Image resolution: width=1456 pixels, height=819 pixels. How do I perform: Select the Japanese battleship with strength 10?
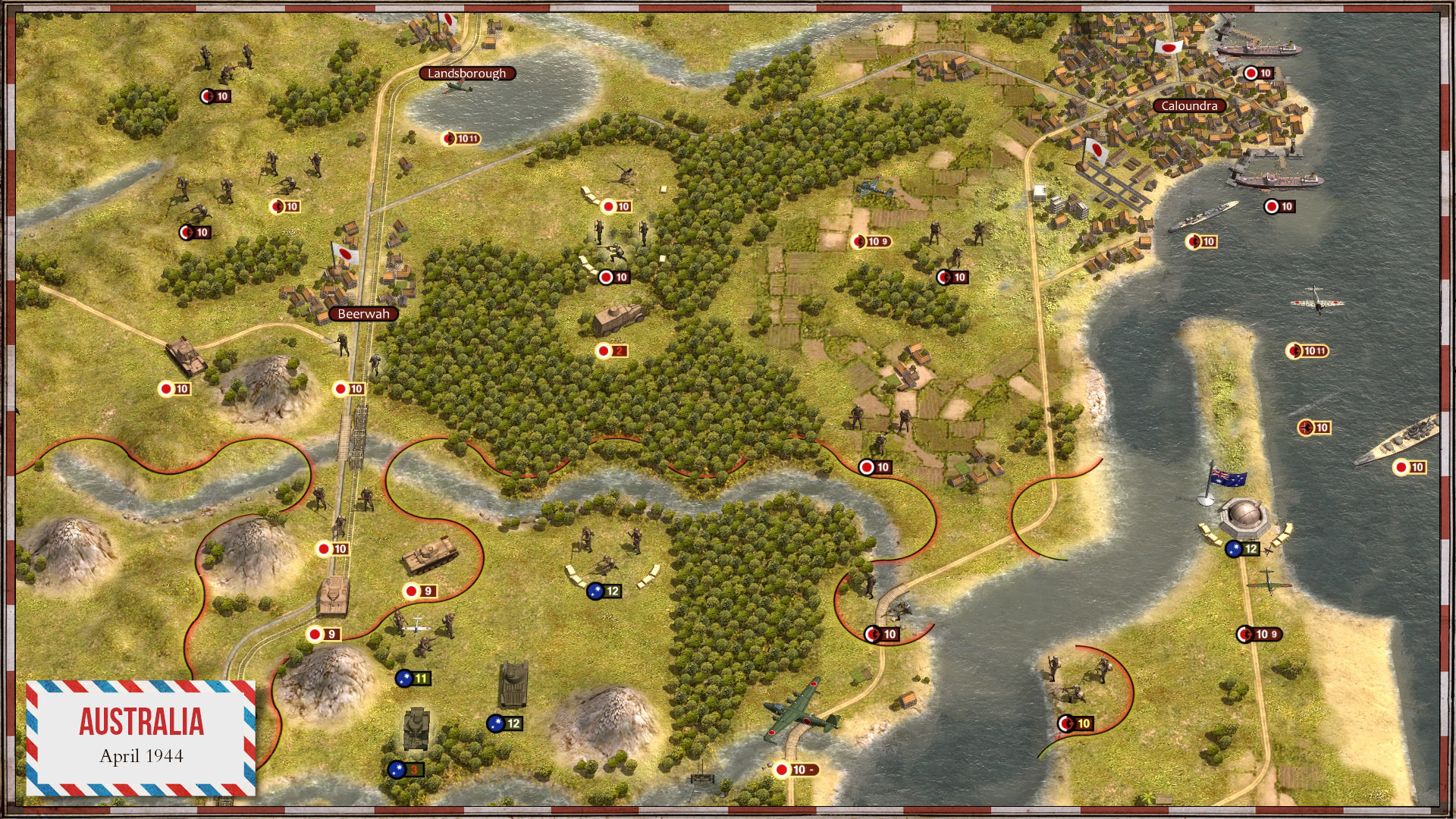[x=1397, y=441]
